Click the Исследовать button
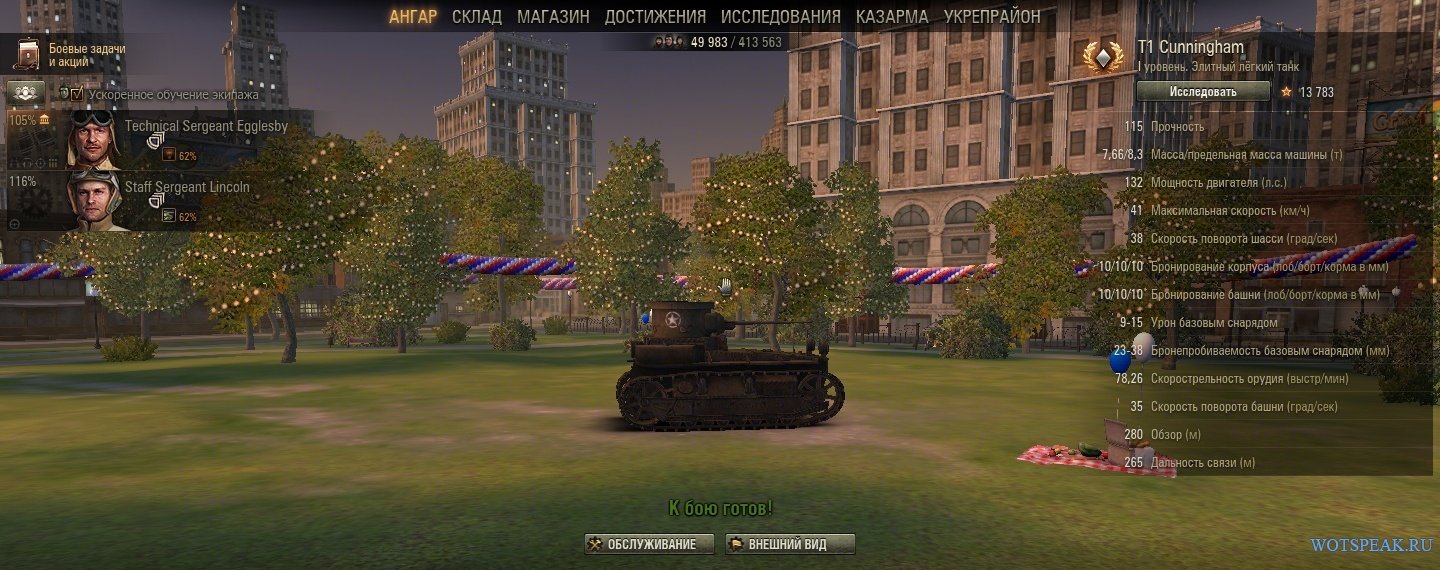The image size is (1440, 570). 1204,92
